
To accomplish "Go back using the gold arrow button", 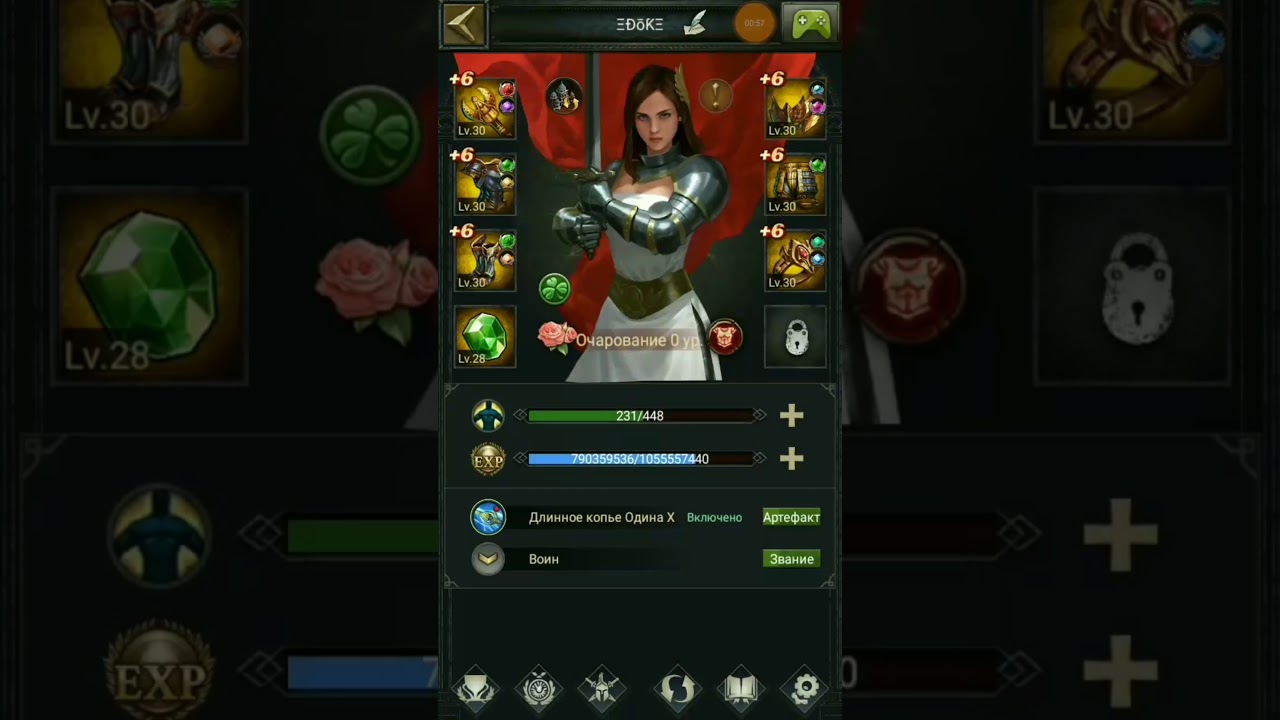I will click(463, 25).
